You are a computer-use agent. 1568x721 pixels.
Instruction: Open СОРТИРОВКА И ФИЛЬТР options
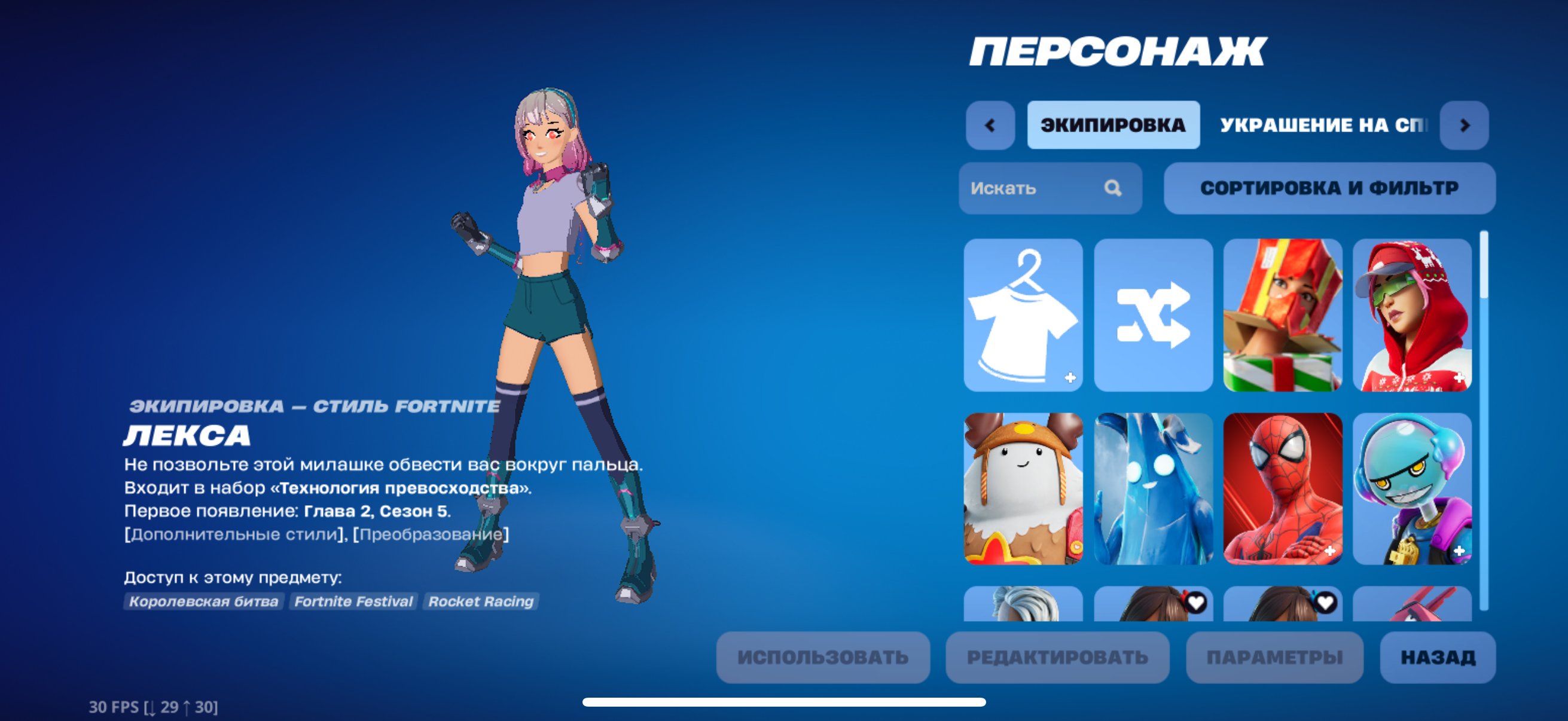[1331, 188]
